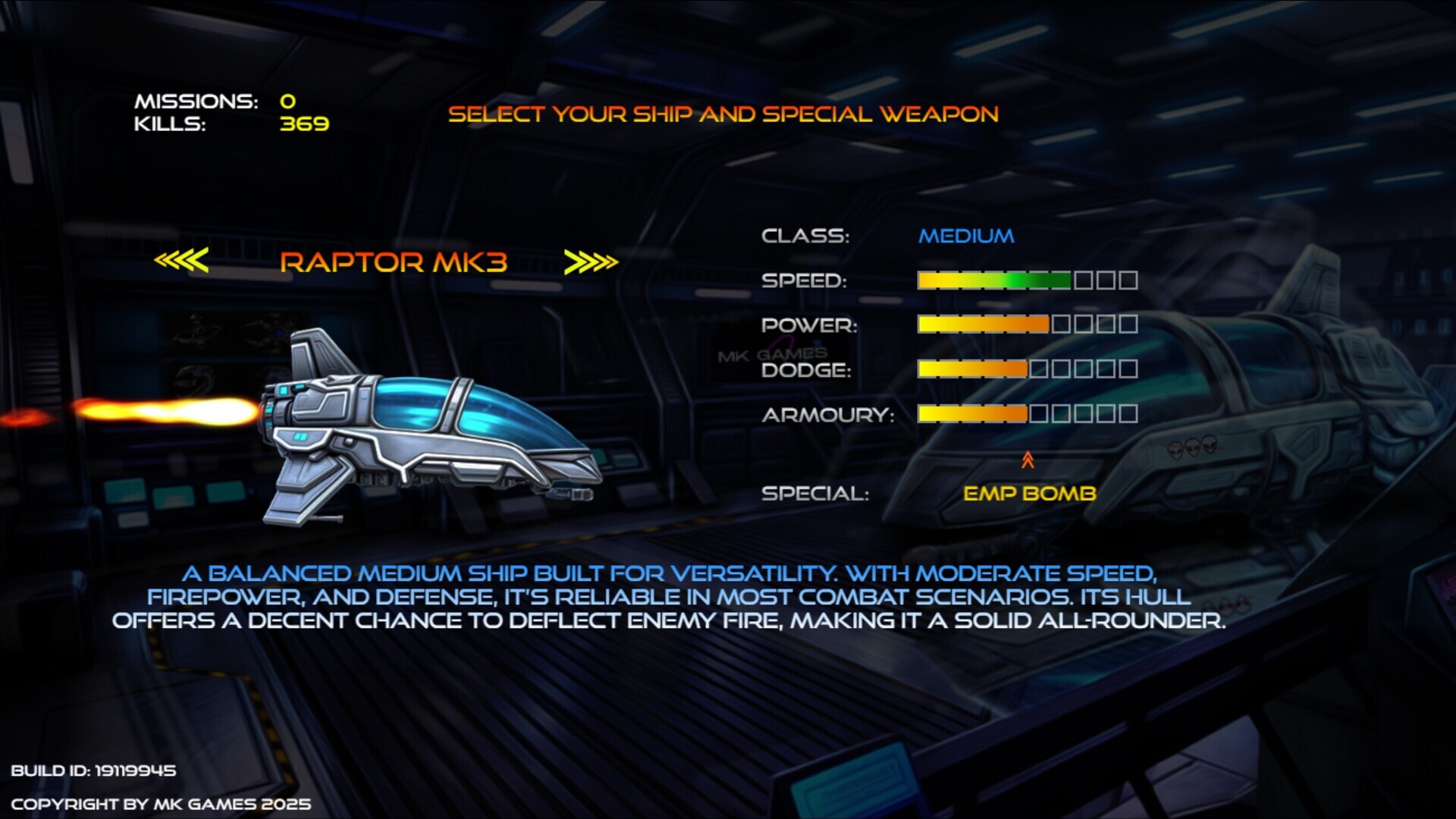Advance ship selection via right chevrons
This screenshot has width=1456, height=819.
click(592, 261)
